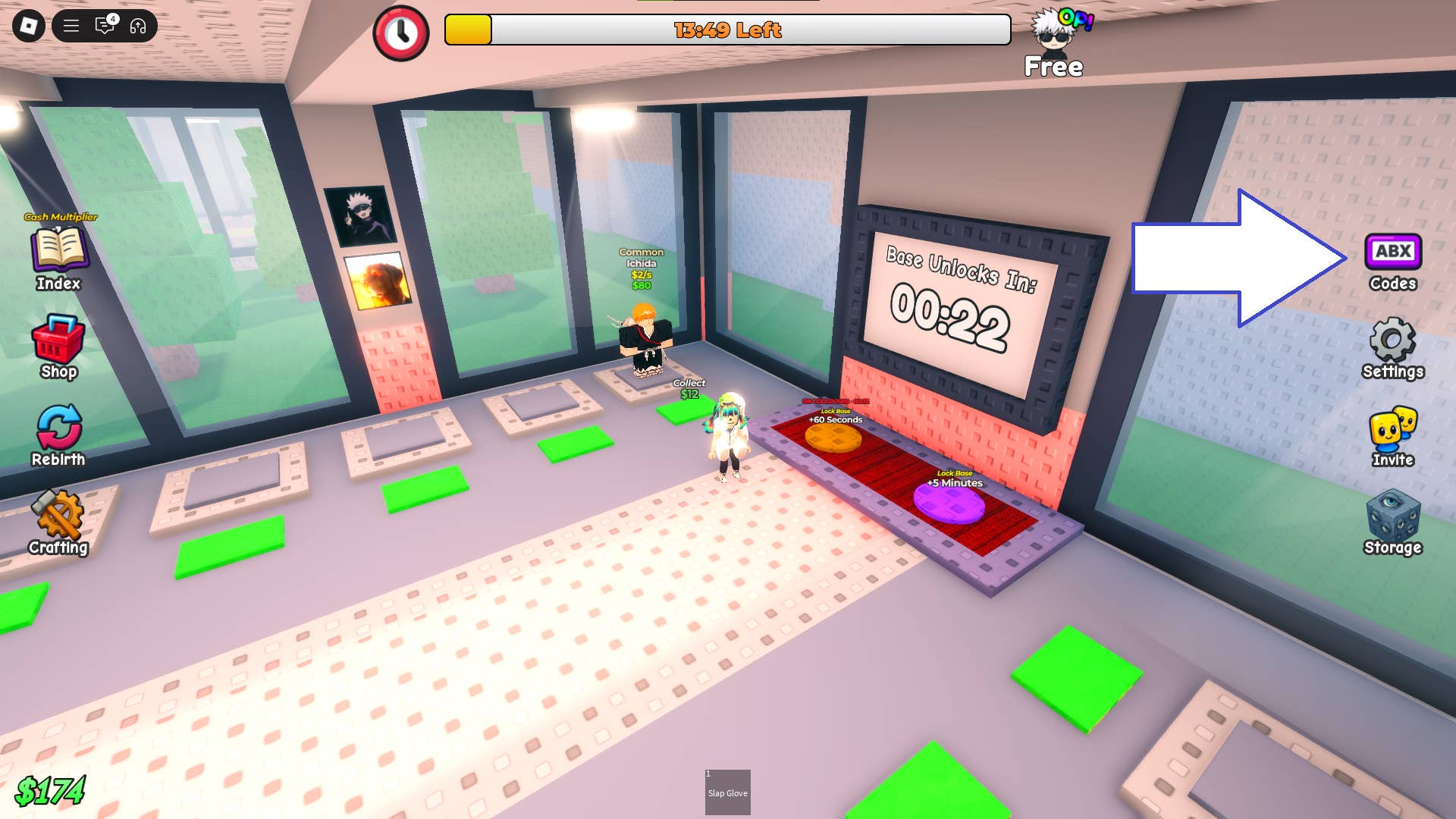Toggle voice chat with the headphones icon
This screenshot has height=819, width=1456.
[136, 26]
